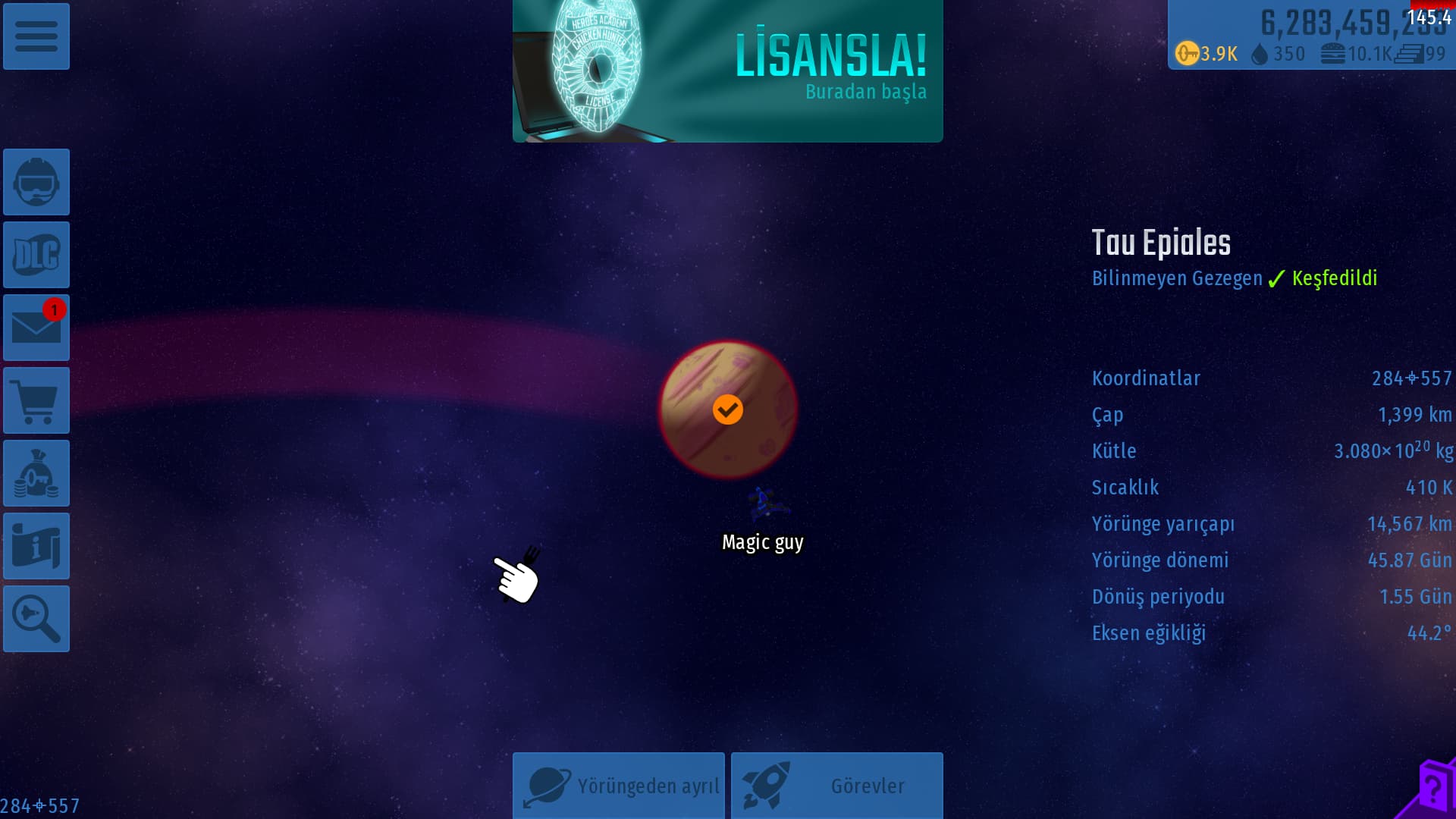Screen dimensions: 1456x819
Task: Select the Tau Epiales planet marker
Action: click(728, 409)
